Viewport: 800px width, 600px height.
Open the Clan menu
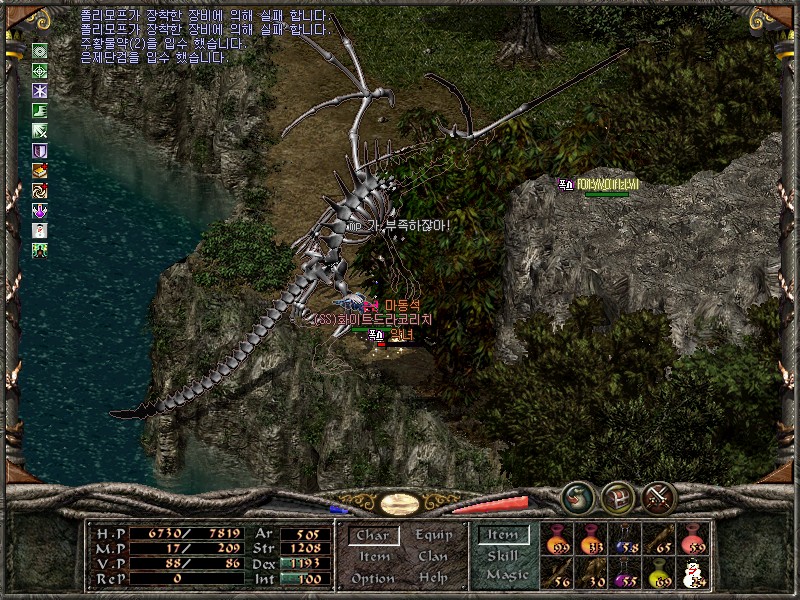coord(433,557)
